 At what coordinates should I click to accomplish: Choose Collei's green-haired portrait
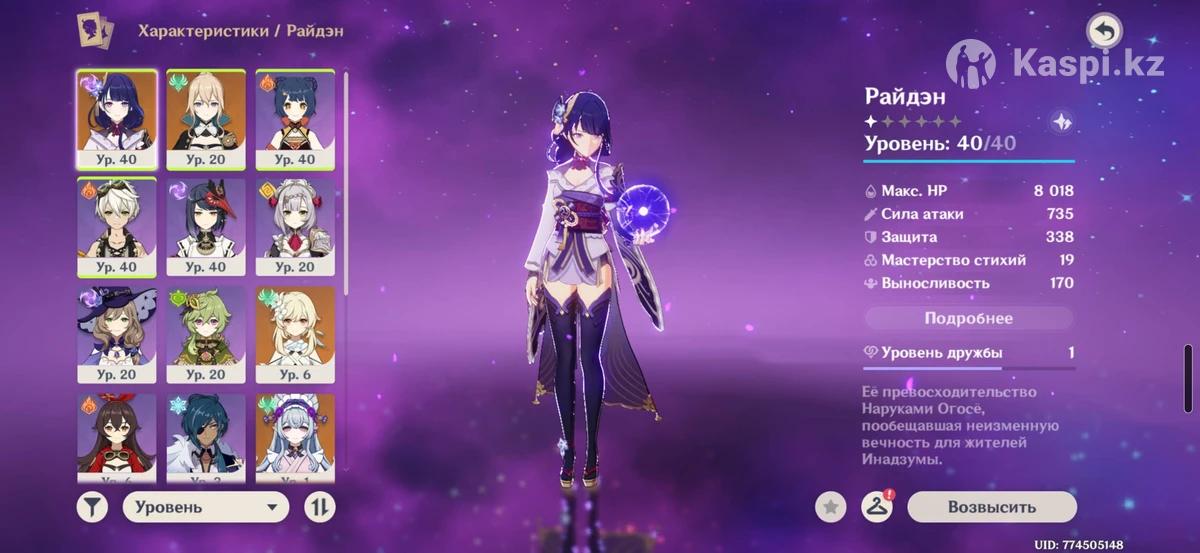pyautogui.click(x=206, y=335)
